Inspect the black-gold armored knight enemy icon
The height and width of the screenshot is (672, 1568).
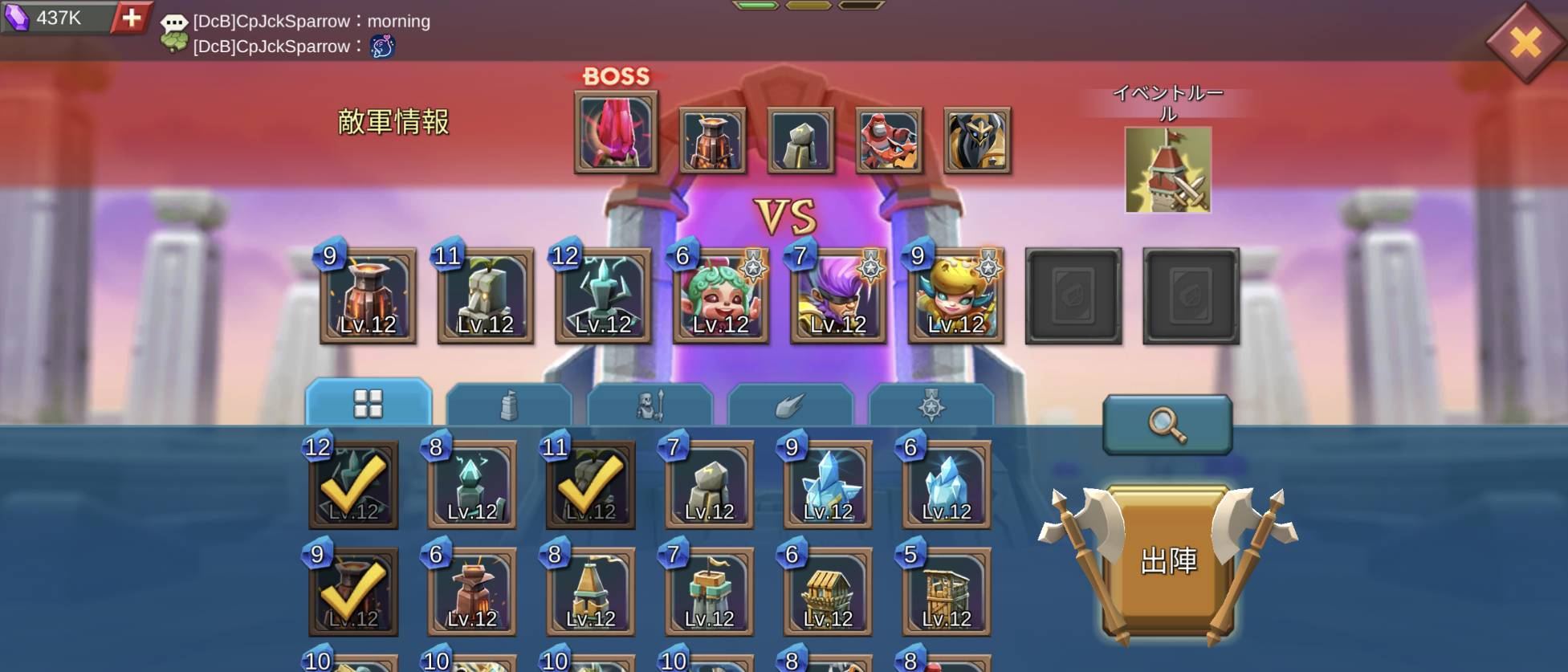(977, 141)
